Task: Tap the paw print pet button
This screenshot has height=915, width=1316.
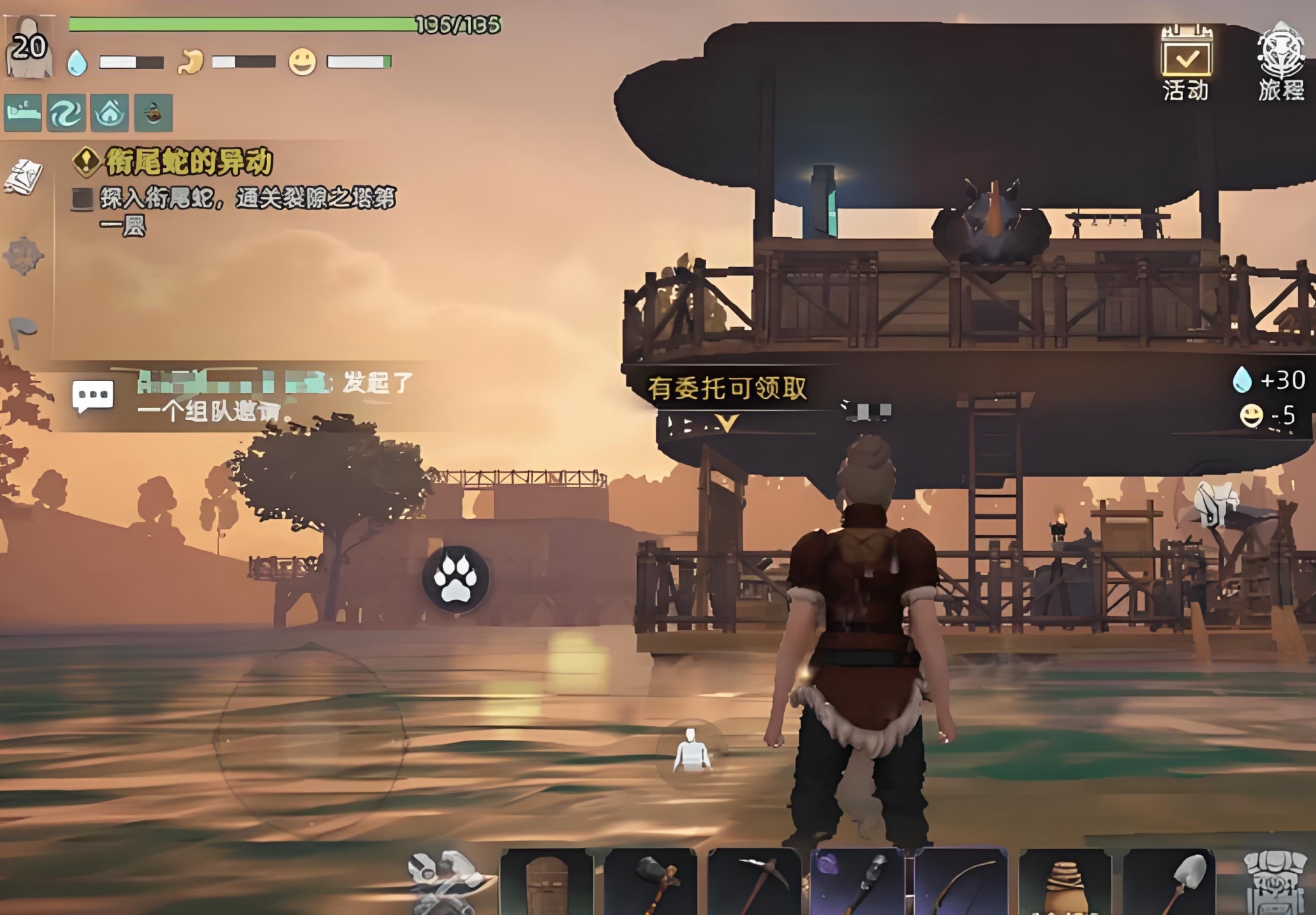Action: (455, 579)
